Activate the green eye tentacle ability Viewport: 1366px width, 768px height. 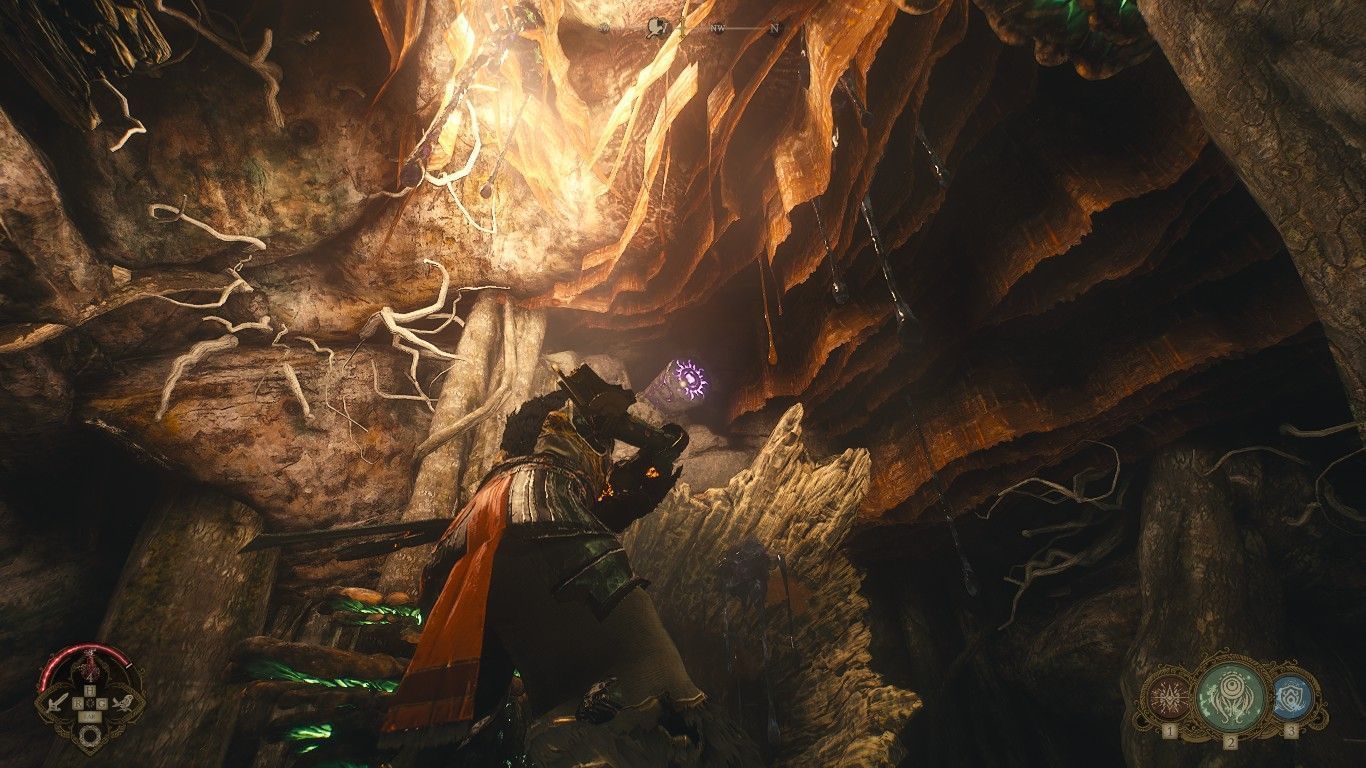coord(1230,694)
